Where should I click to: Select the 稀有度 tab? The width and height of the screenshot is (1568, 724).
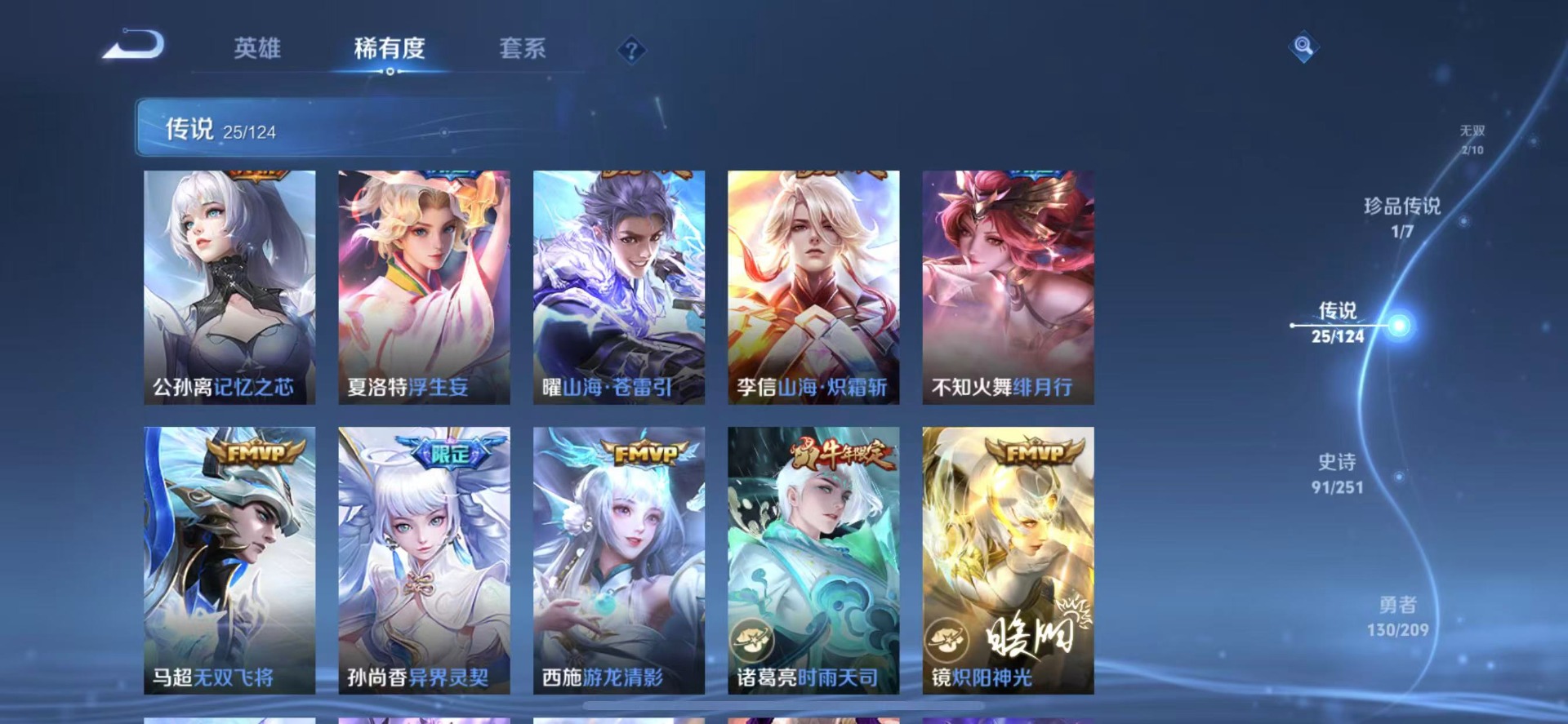pos(390,49)
